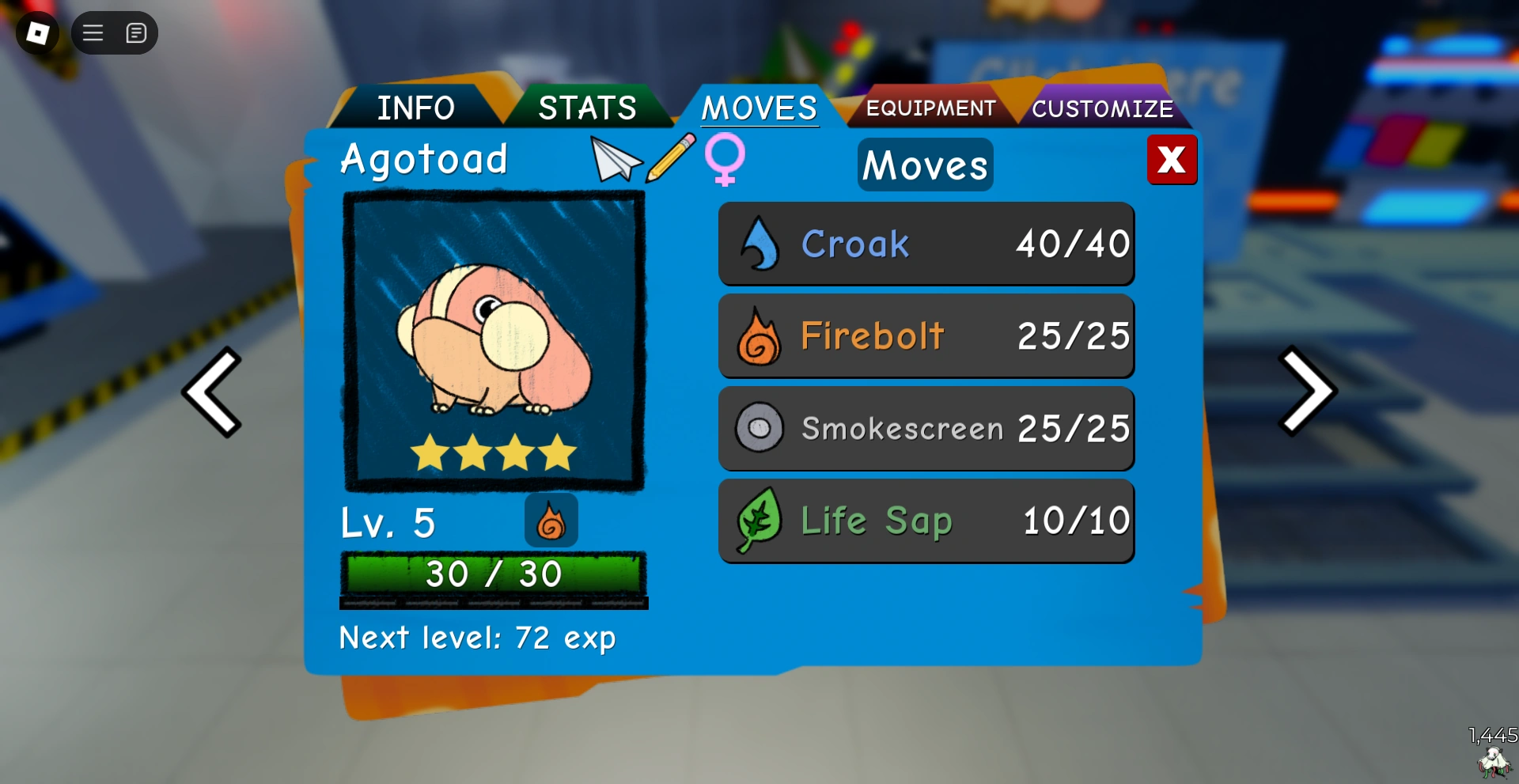Click the flame icon next to Firebolt
This screenshot has width=1519, height=784.
click(x=759, y=335)
